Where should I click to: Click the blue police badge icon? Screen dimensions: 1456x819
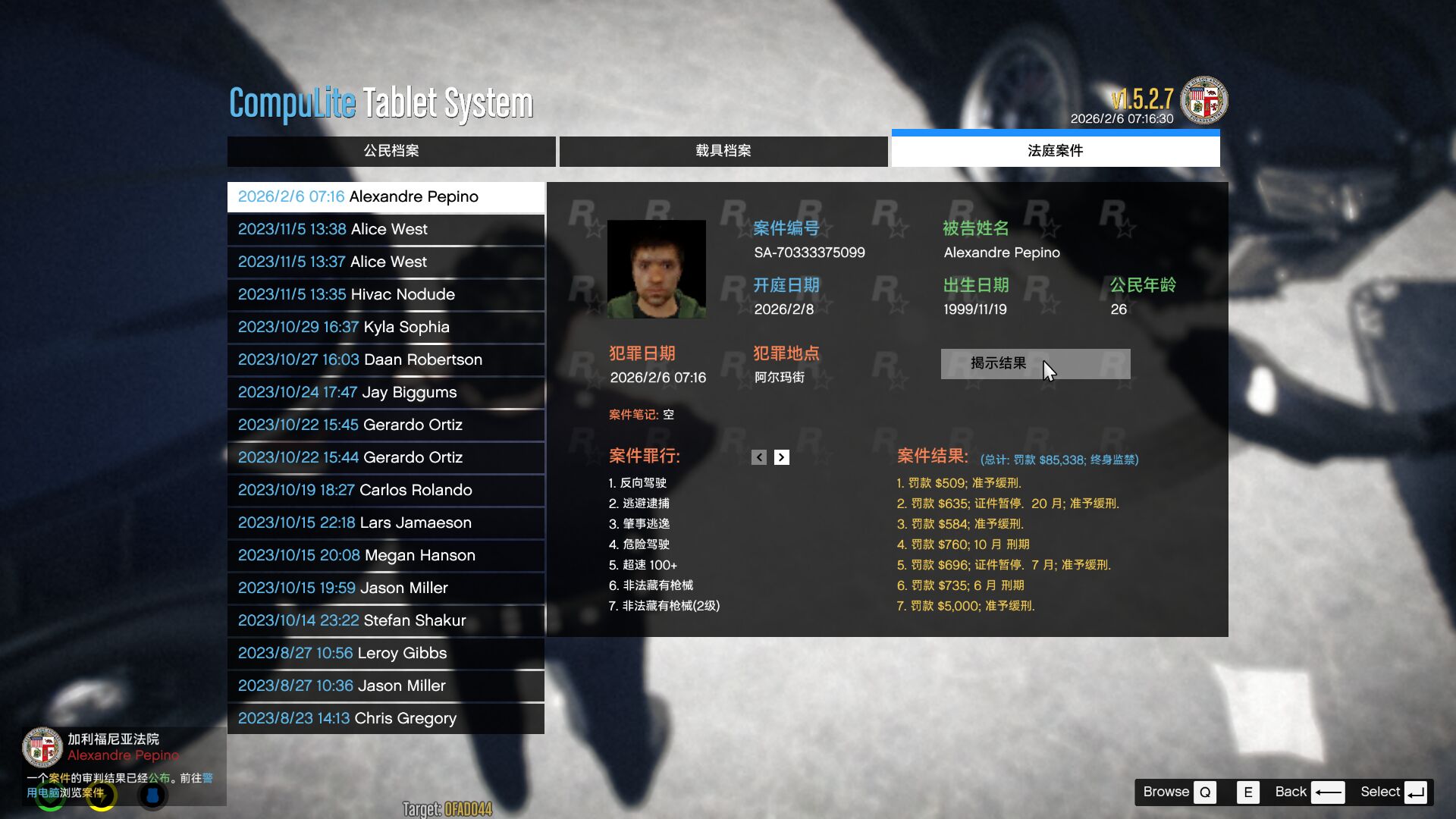click(152, 795)
